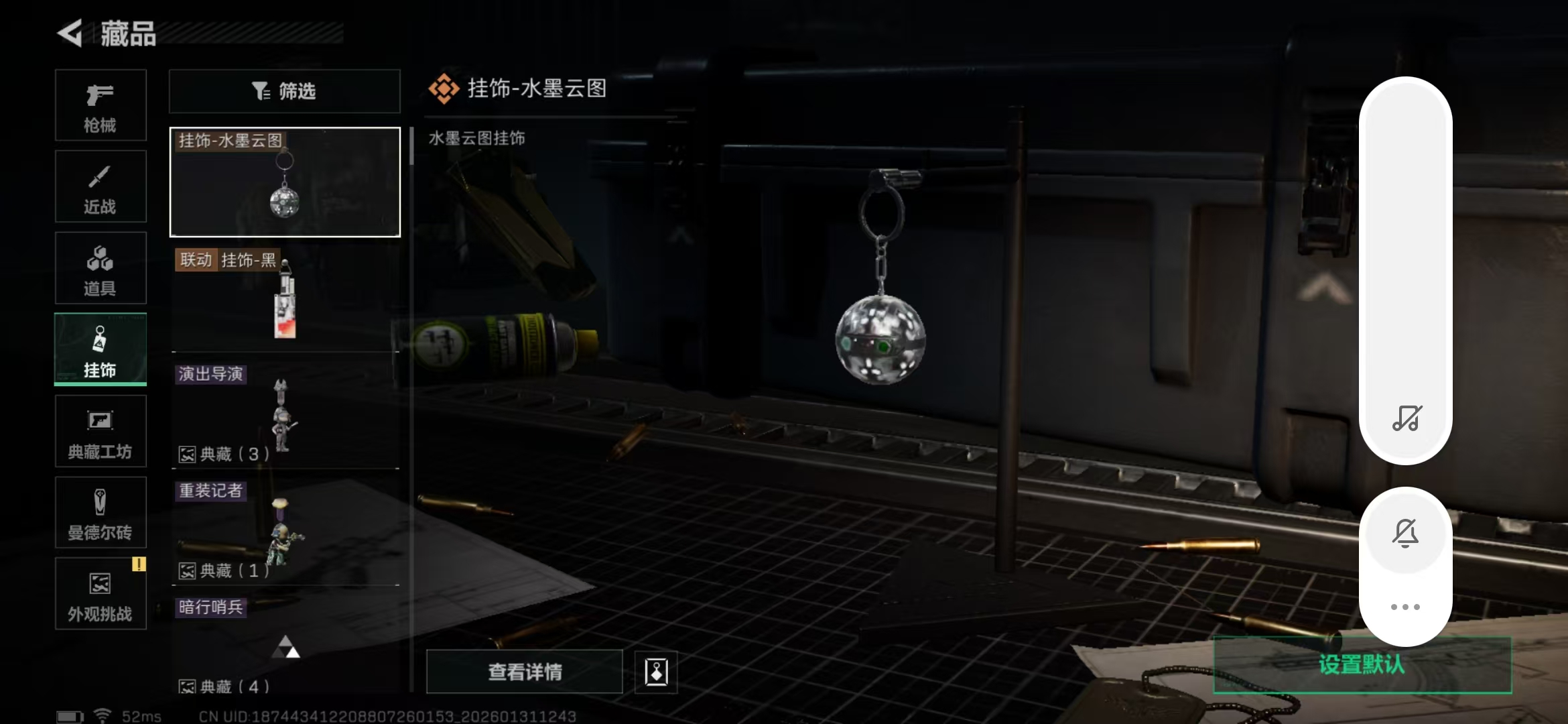Open the 曼德尔砖 section
1568x724 pixels.
(101, 512)
